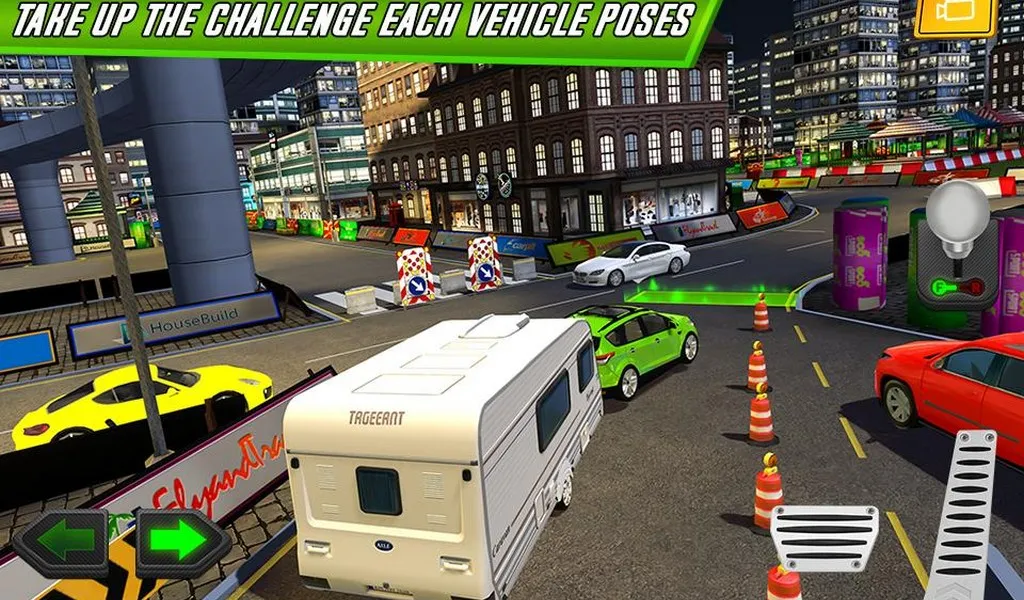Toggle the gear shifter lever
Viewport: 1024px width, 600px height.
[x=956, y=247]
